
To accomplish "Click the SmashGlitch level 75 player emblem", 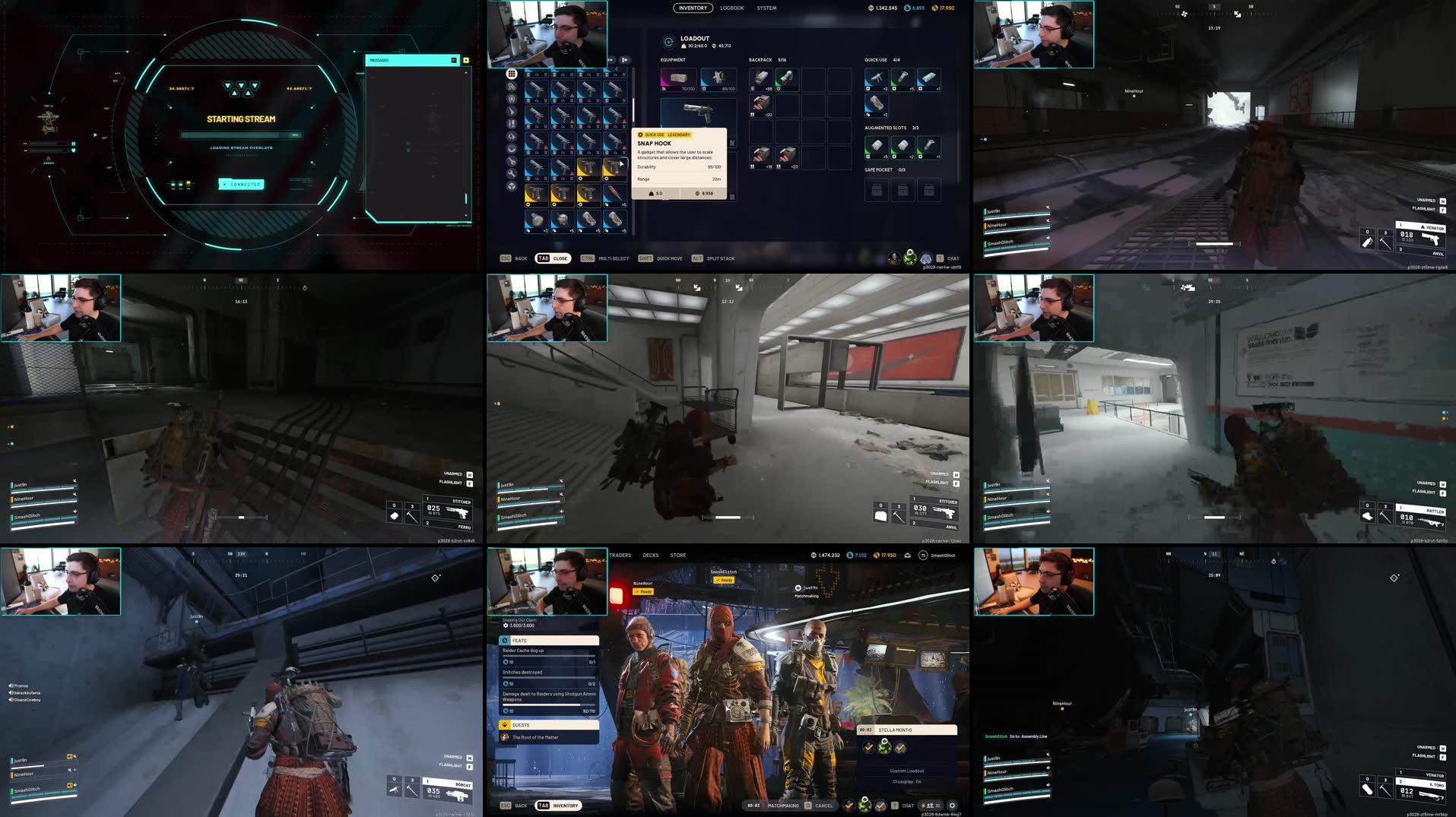I will pos(923,556).
